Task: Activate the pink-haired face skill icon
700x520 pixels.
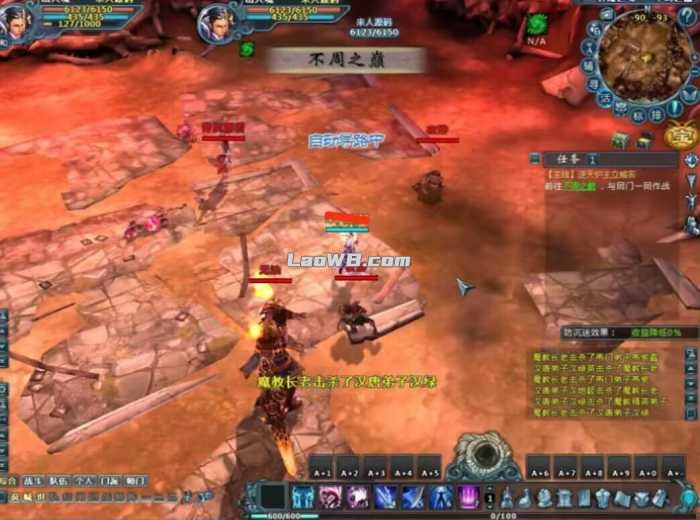Action: tap(330, 497)
